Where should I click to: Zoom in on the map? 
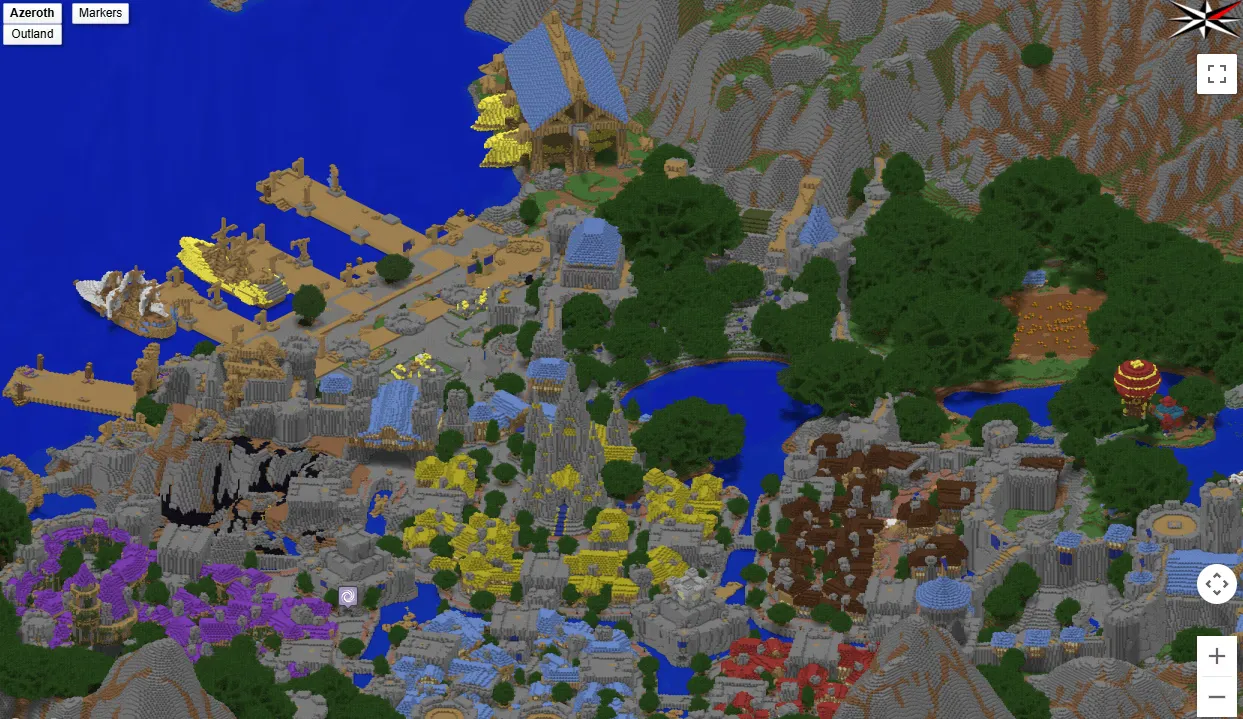[x=1216, y=656]
